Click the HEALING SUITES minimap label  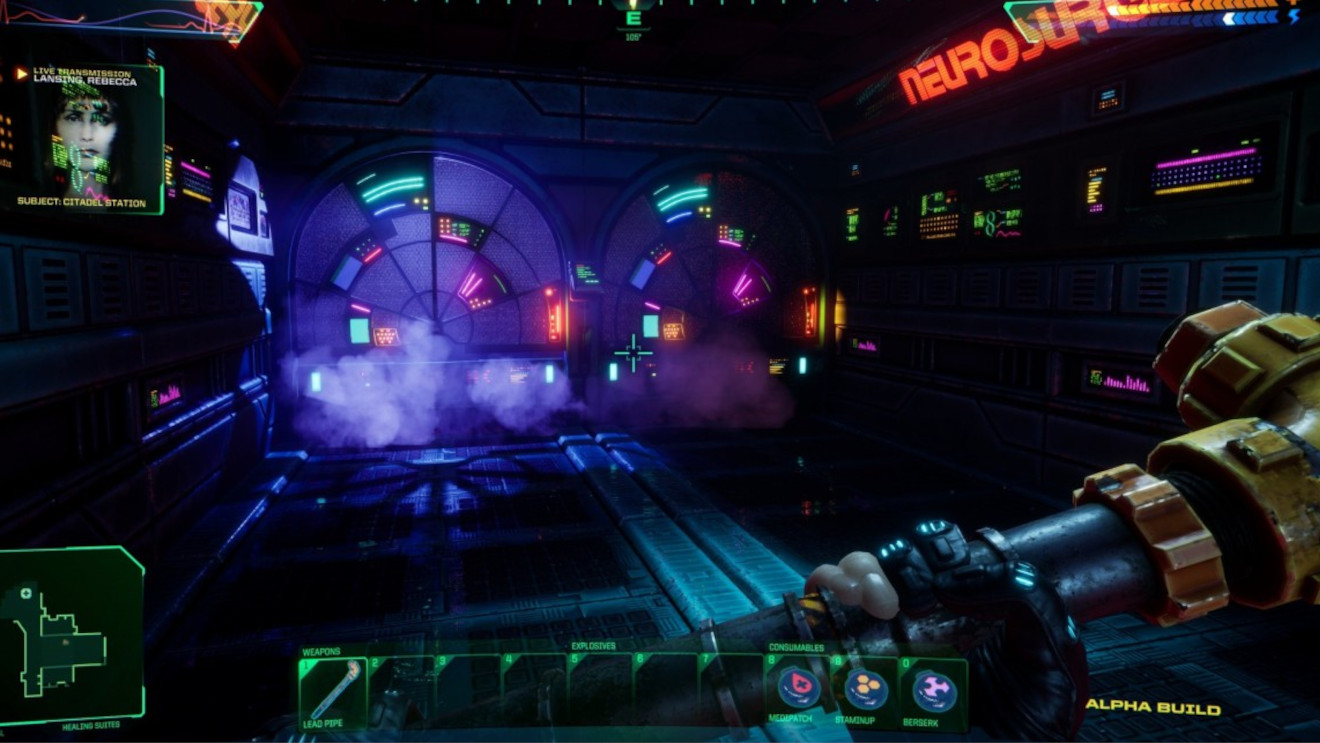(x=90, y=725)
